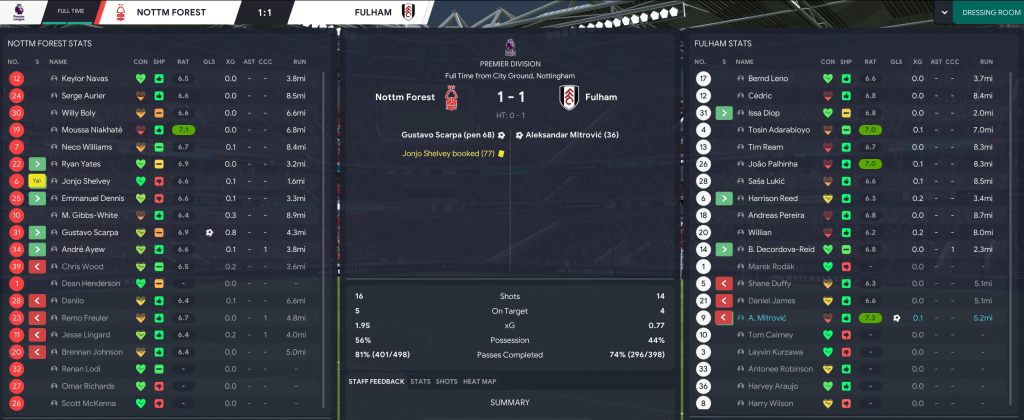The image size is (1024, 420).
Task: Open João Palhinha's player row
Action: point(771,163)
